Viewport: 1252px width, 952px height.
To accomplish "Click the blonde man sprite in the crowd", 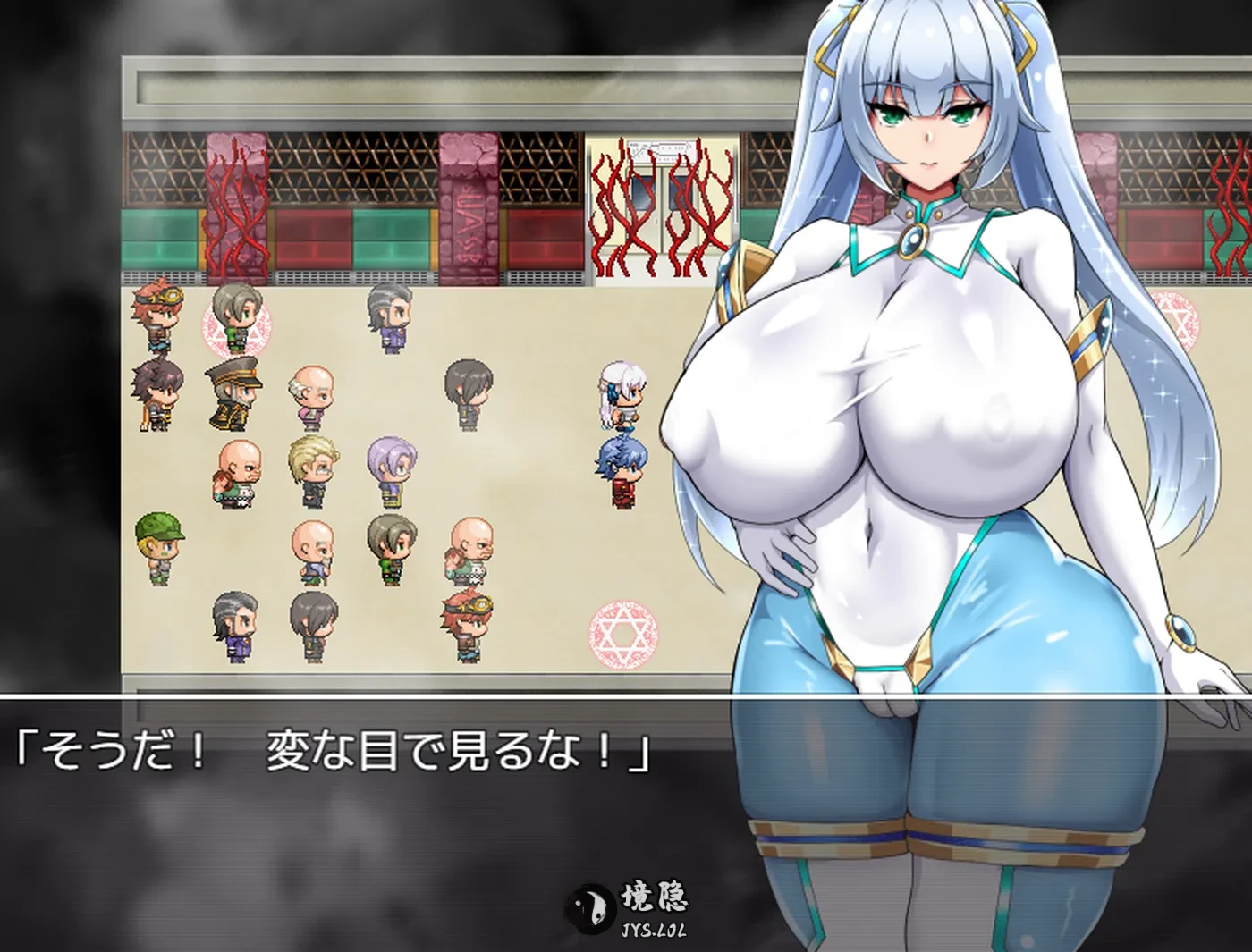I will click(313, 467).
